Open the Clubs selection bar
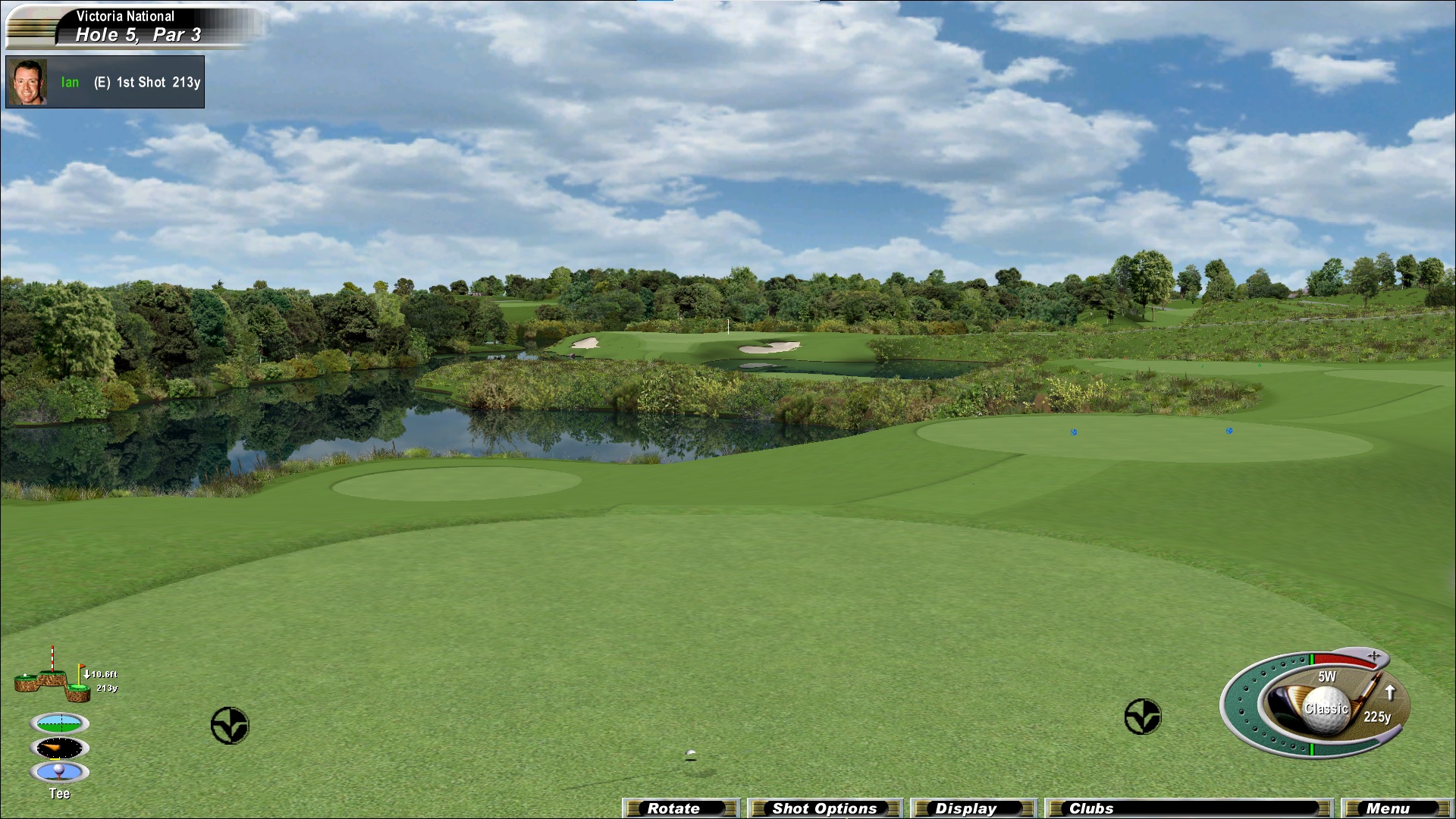This screenshot has height=819, width=1456. click(x=1188, y=808)
